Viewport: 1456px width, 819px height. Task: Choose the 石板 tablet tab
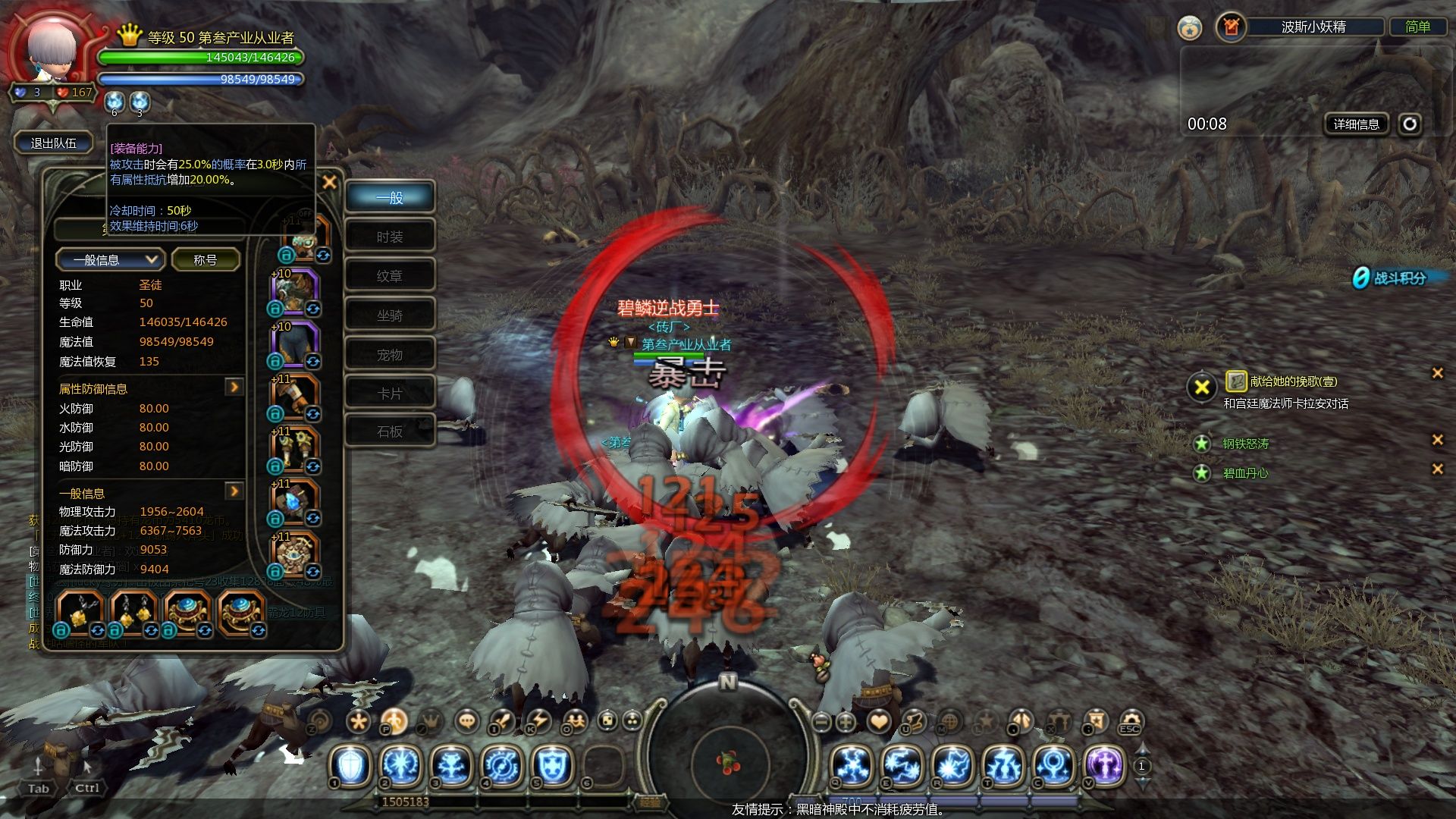390,431
